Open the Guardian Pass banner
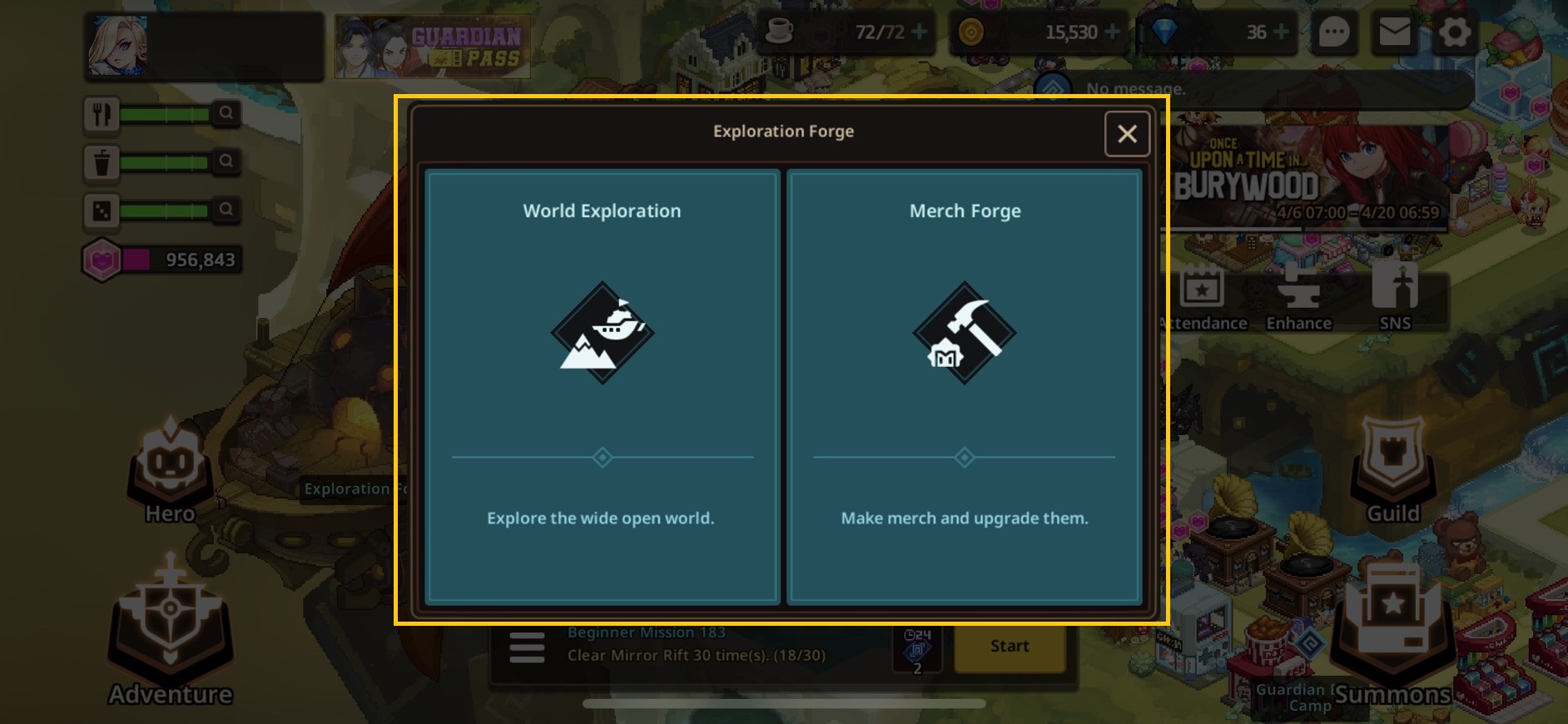Screen dimensions: 1568x724 [x=432, y=47]
